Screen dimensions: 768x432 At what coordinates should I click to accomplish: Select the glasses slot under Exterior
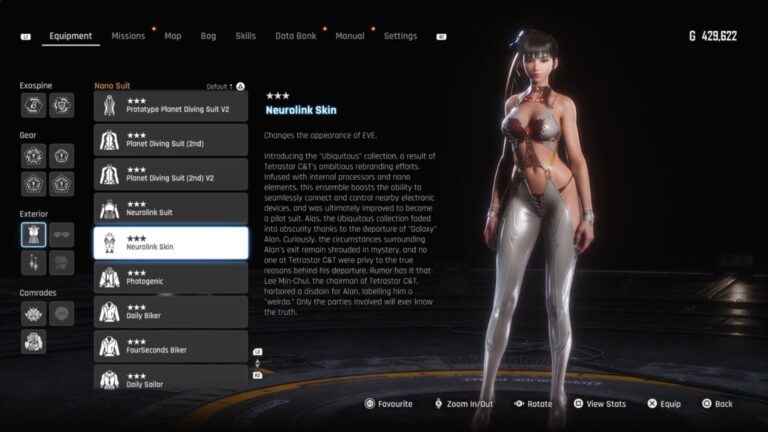coord(62,234)
